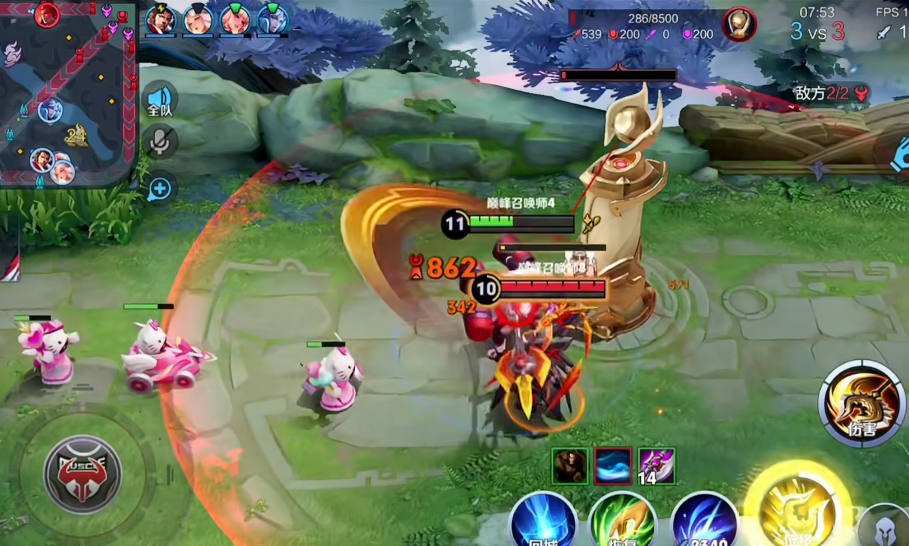The width and height of the screenshot is (909, 546).
Task: Use the 回城 recall skill
Action: (544, 522)
